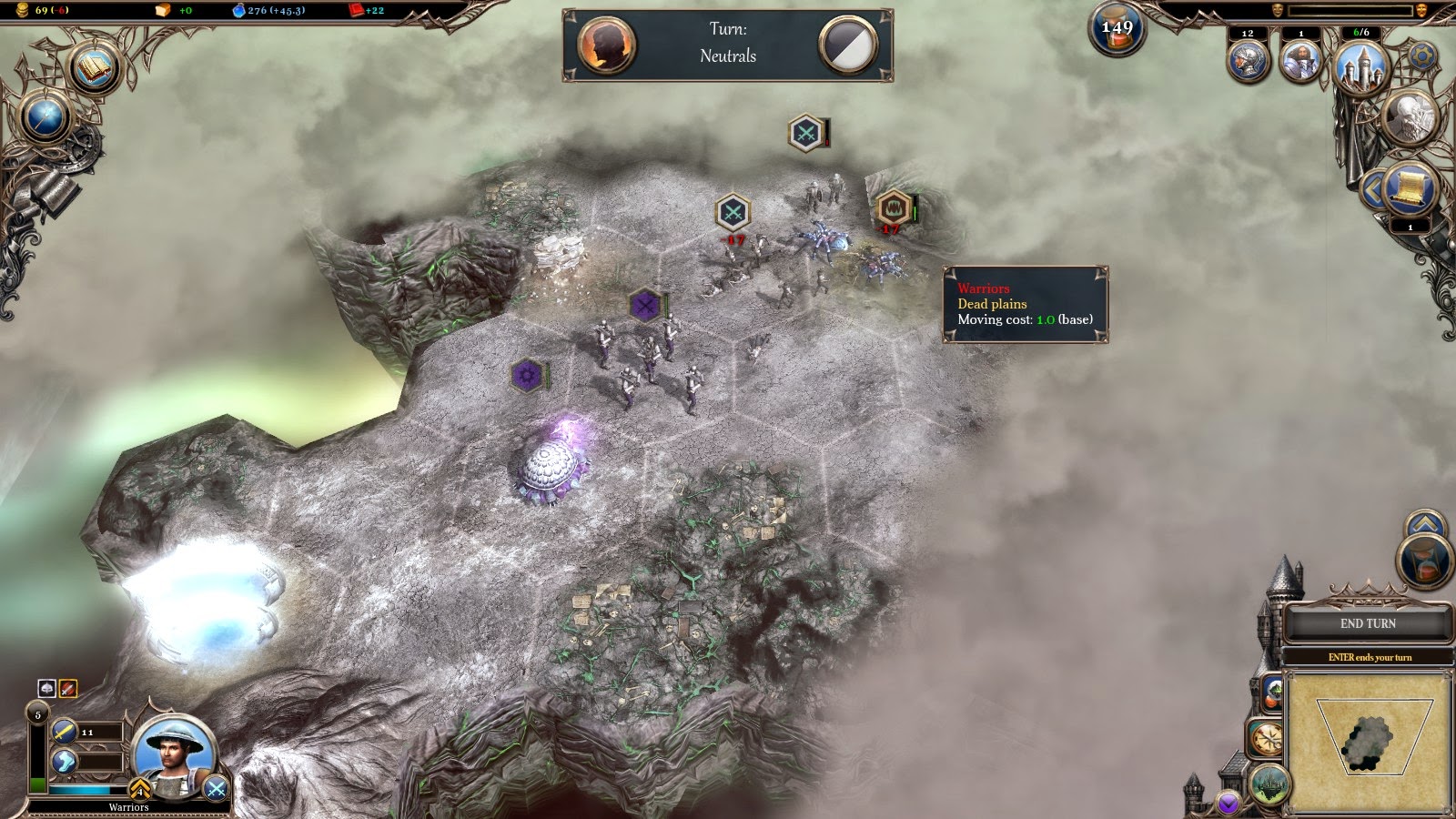1456x819 pixels.
Task: Select the bearded hero portrait
Action: pyautogui.click(x=1300, y=61)
